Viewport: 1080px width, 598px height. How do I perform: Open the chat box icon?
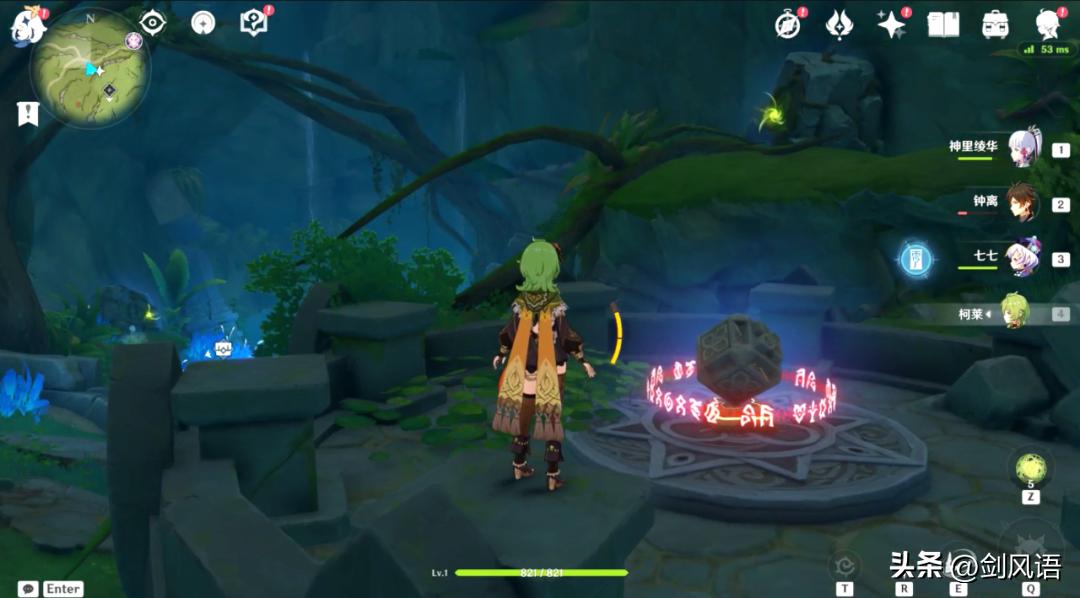(x=28, y=589)
